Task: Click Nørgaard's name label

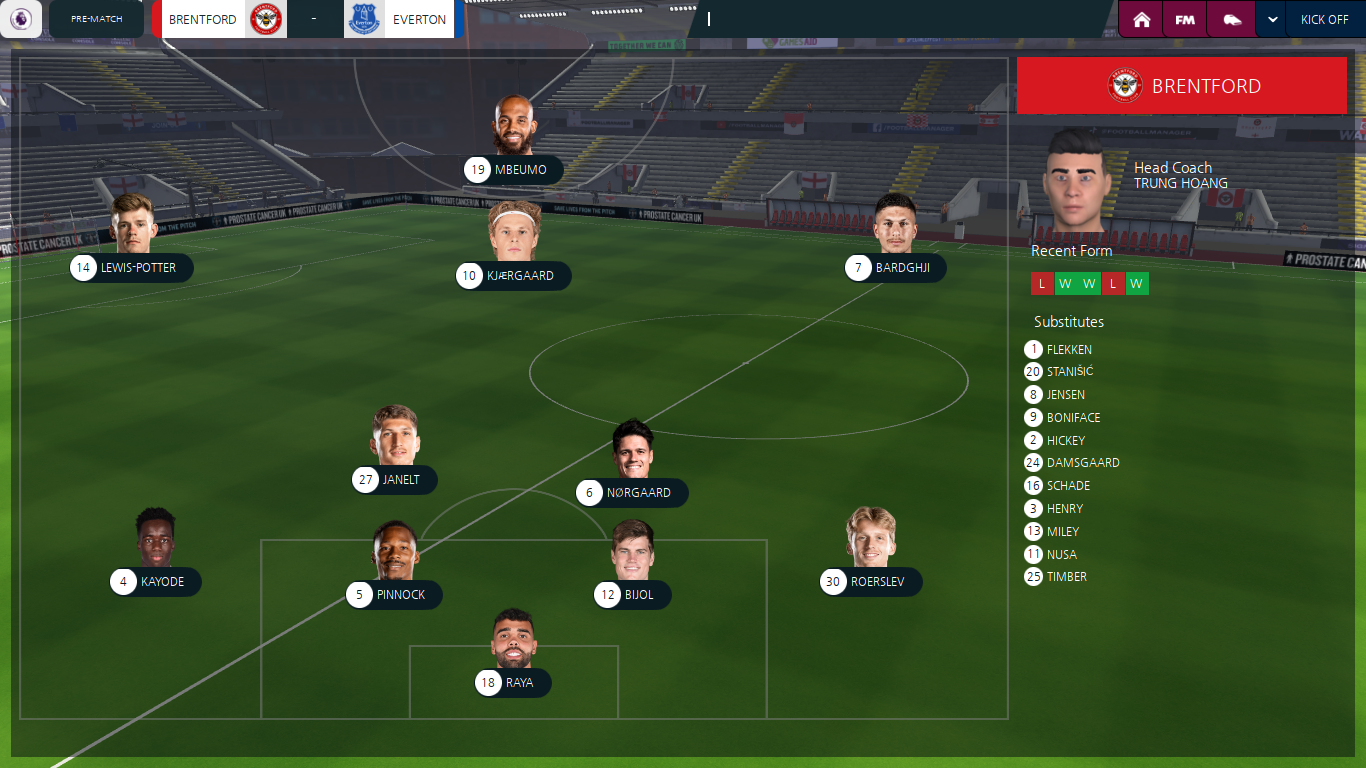Action: click(638, 493)
